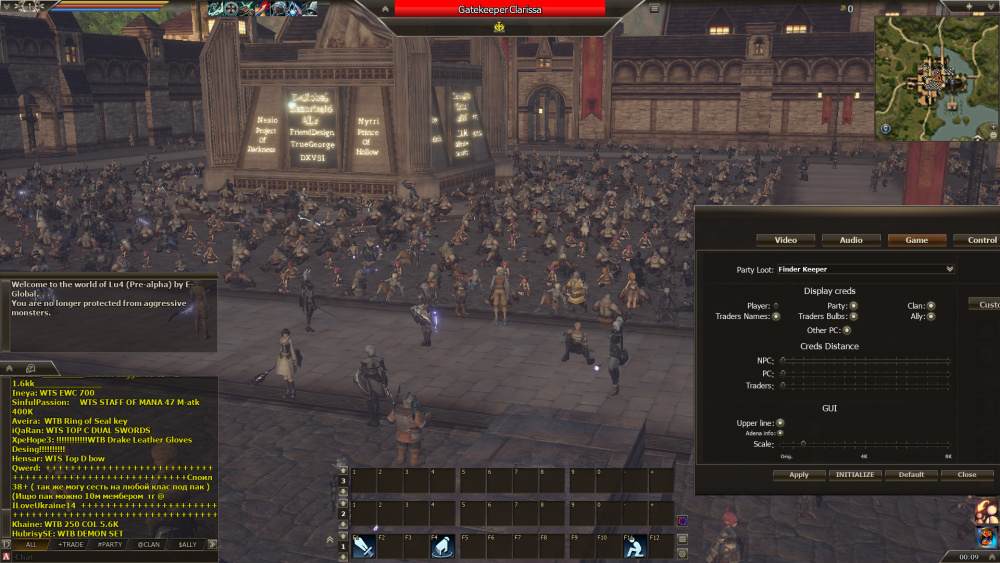
Task: Disable the Traders Bulbs option
Action: (x=853, y=316)
